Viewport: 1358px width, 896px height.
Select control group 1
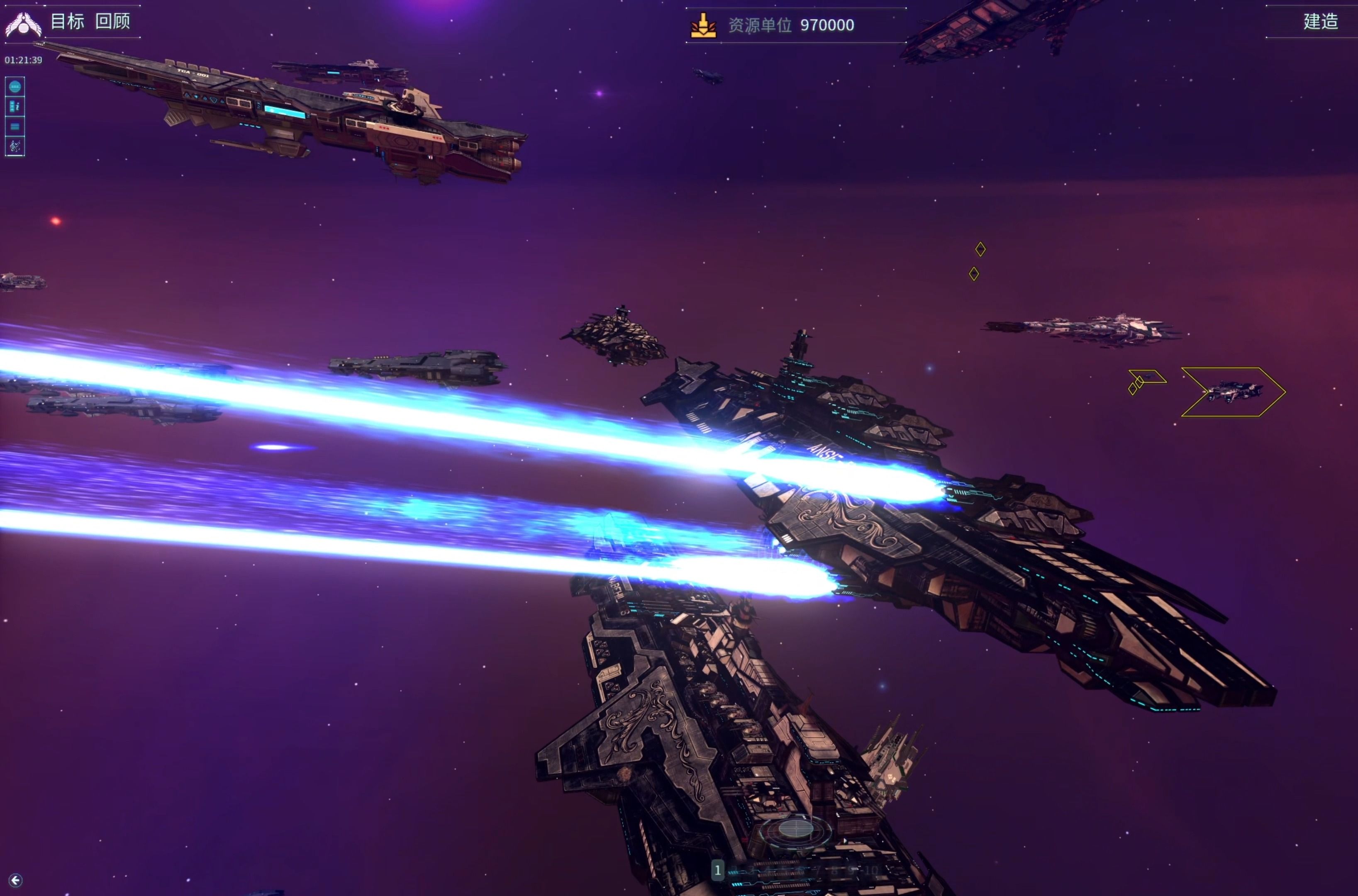[x=717, y=870]
